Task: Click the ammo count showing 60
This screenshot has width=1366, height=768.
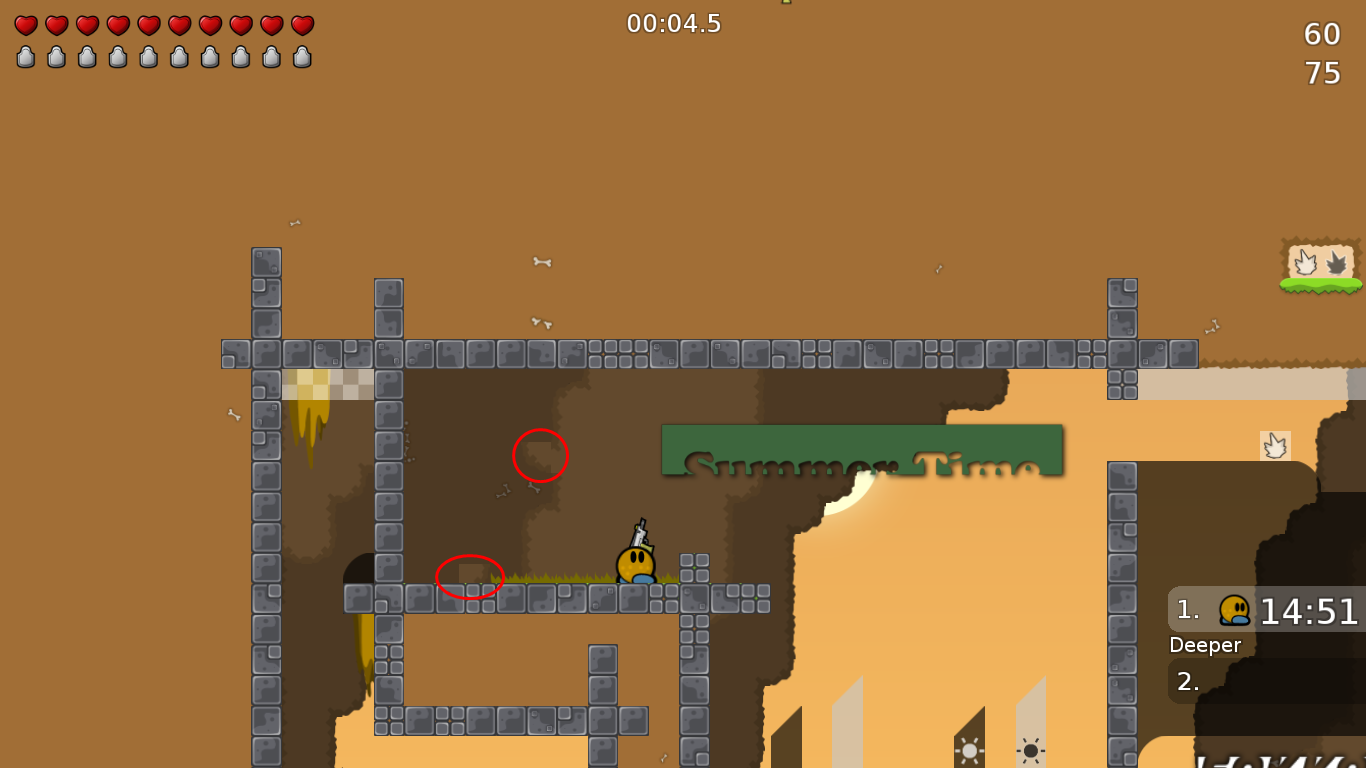Action: pyautogui.click(x=1324, y=34)
